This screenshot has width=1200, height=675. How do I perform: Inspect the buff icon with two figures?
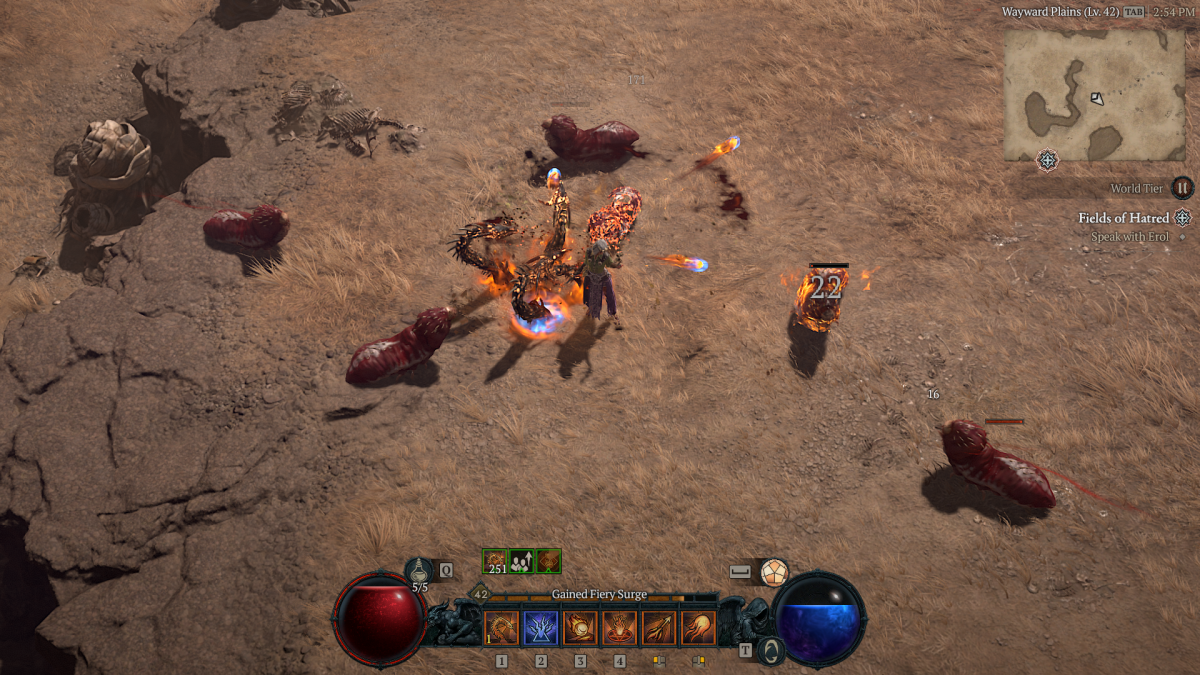522,561
